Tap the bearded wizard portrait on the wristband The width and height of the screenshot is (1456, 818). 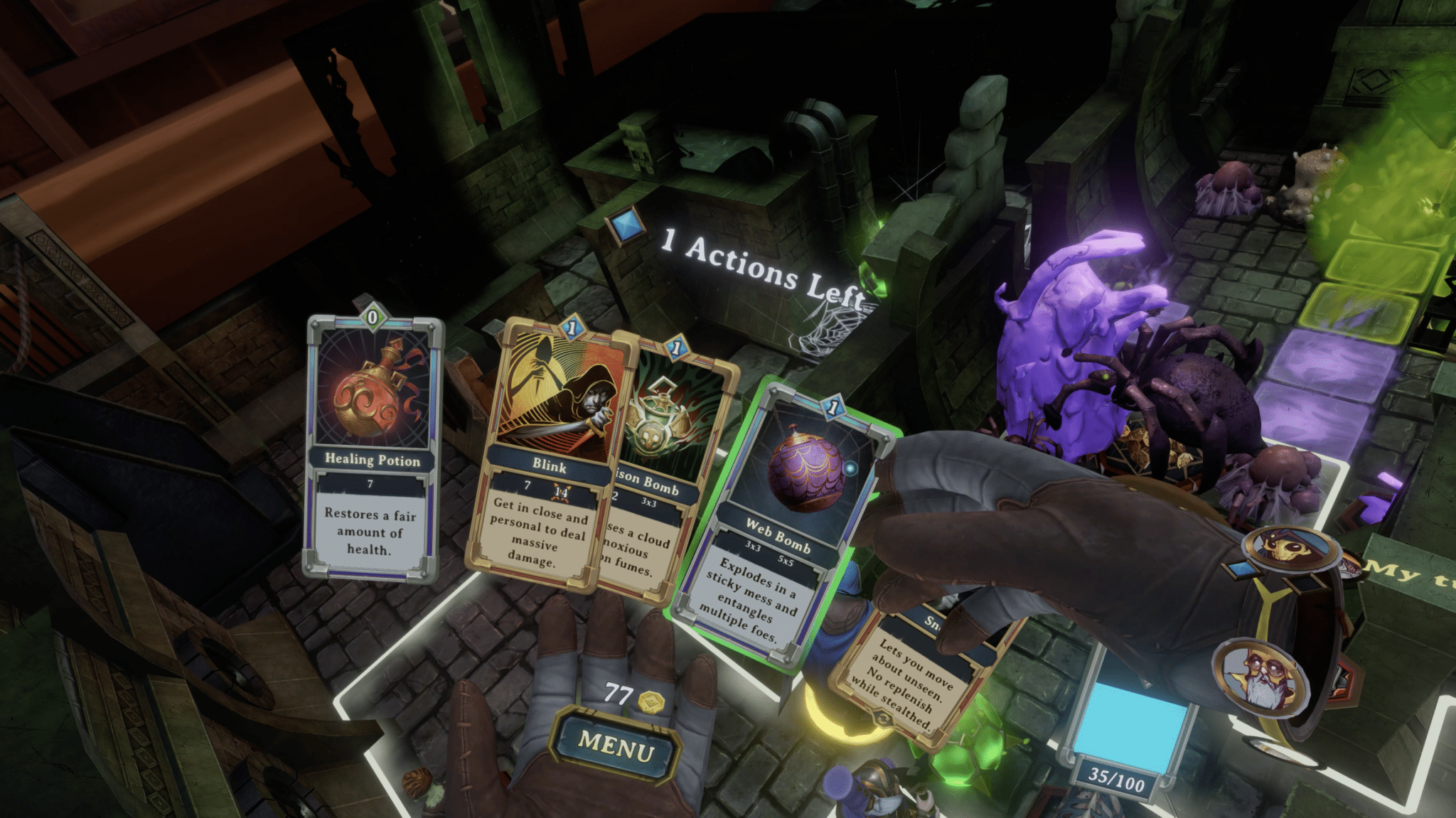click(1258, 675)
